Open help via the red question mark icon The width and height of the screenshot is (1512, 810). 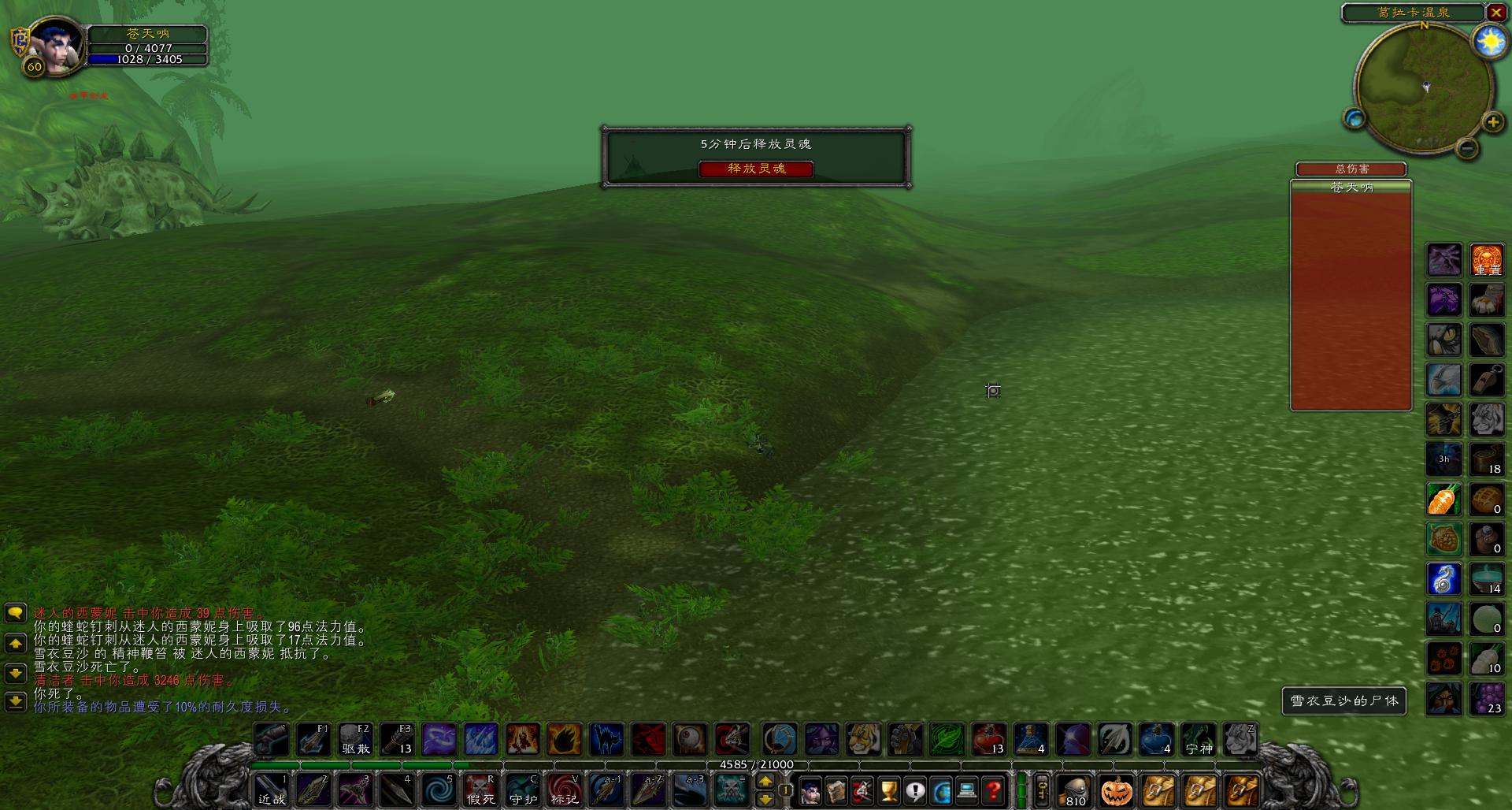(x=994, y=791)
